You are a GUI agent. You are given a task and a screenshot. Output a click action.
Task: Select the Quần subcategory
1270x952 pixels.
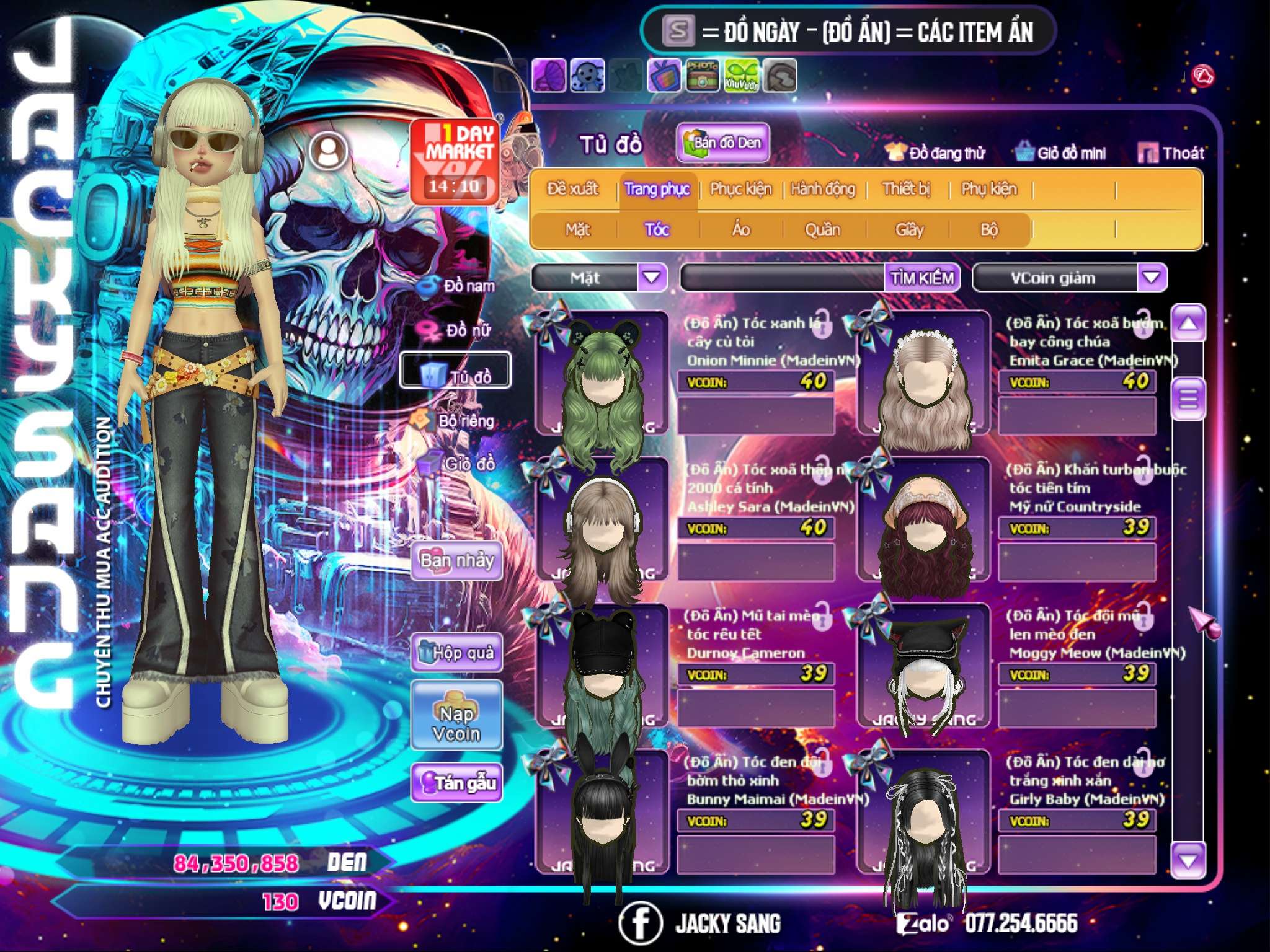click(x=822, y=230)
